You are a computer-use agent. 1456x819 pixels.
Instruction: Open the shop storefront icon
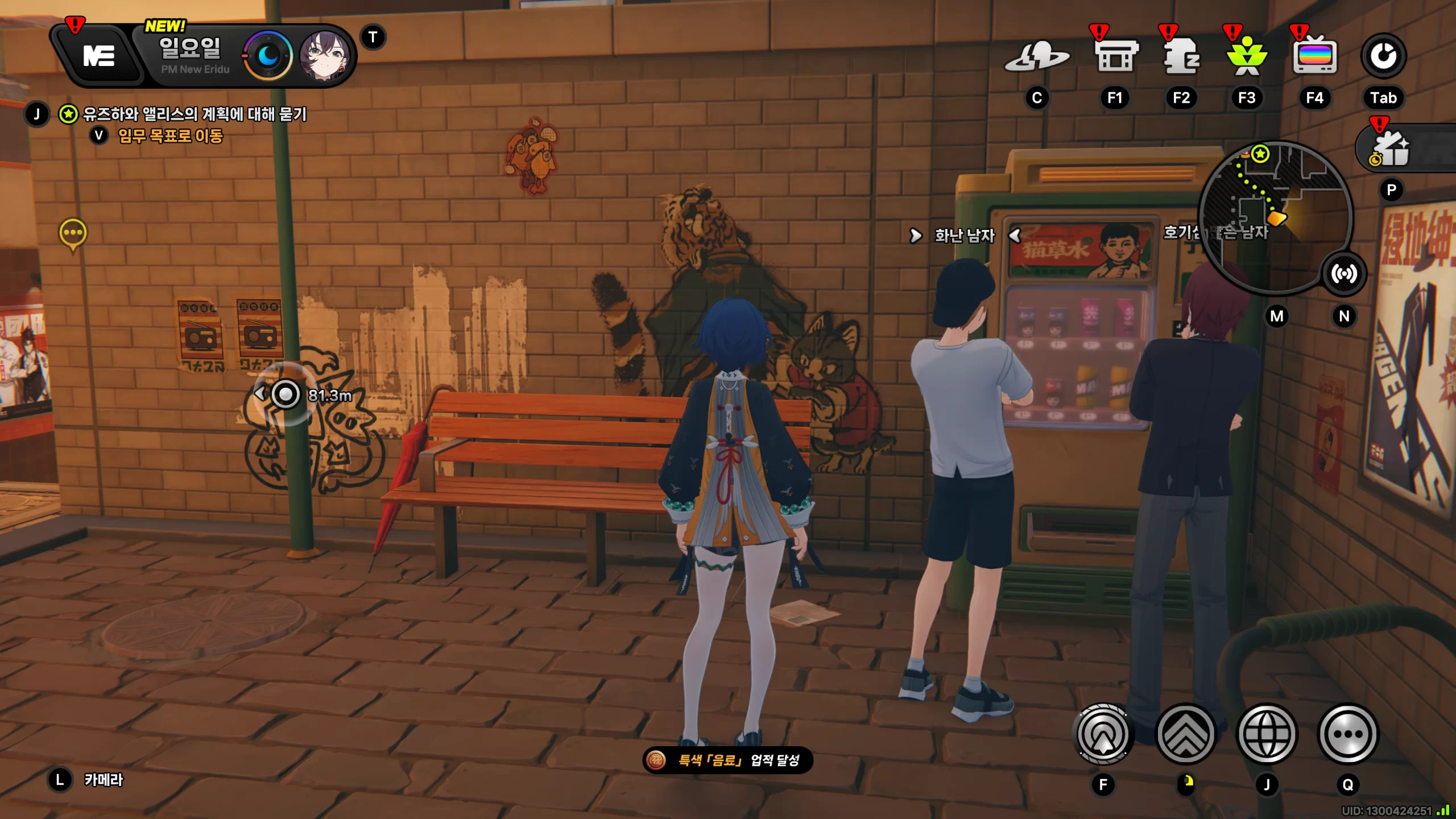pyautogui.click(x=1115, y=56)
